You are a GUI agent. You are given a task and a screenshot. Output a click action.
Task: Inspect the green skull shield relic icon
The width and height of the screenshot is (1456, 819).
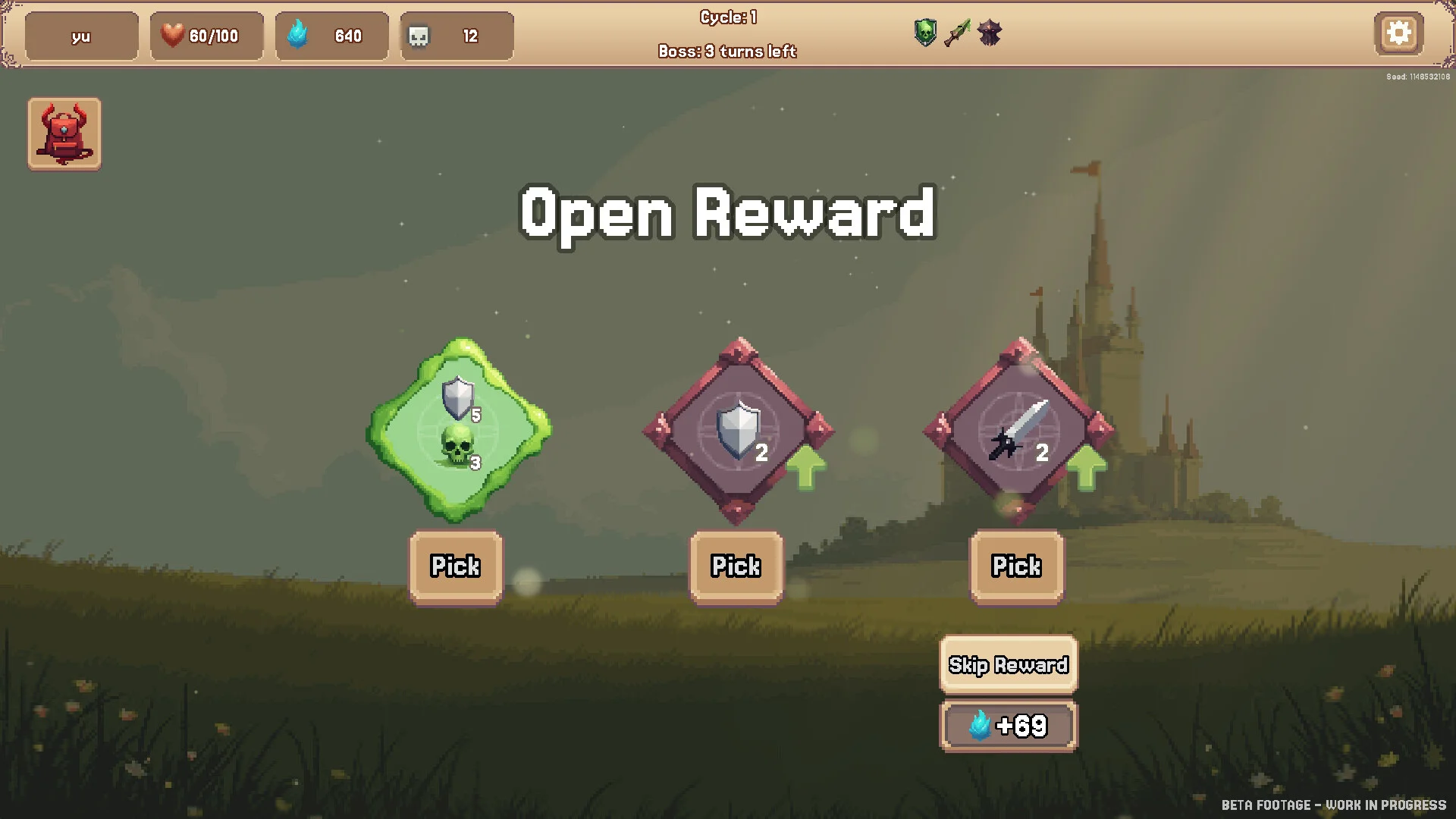[x=925, y=33]
